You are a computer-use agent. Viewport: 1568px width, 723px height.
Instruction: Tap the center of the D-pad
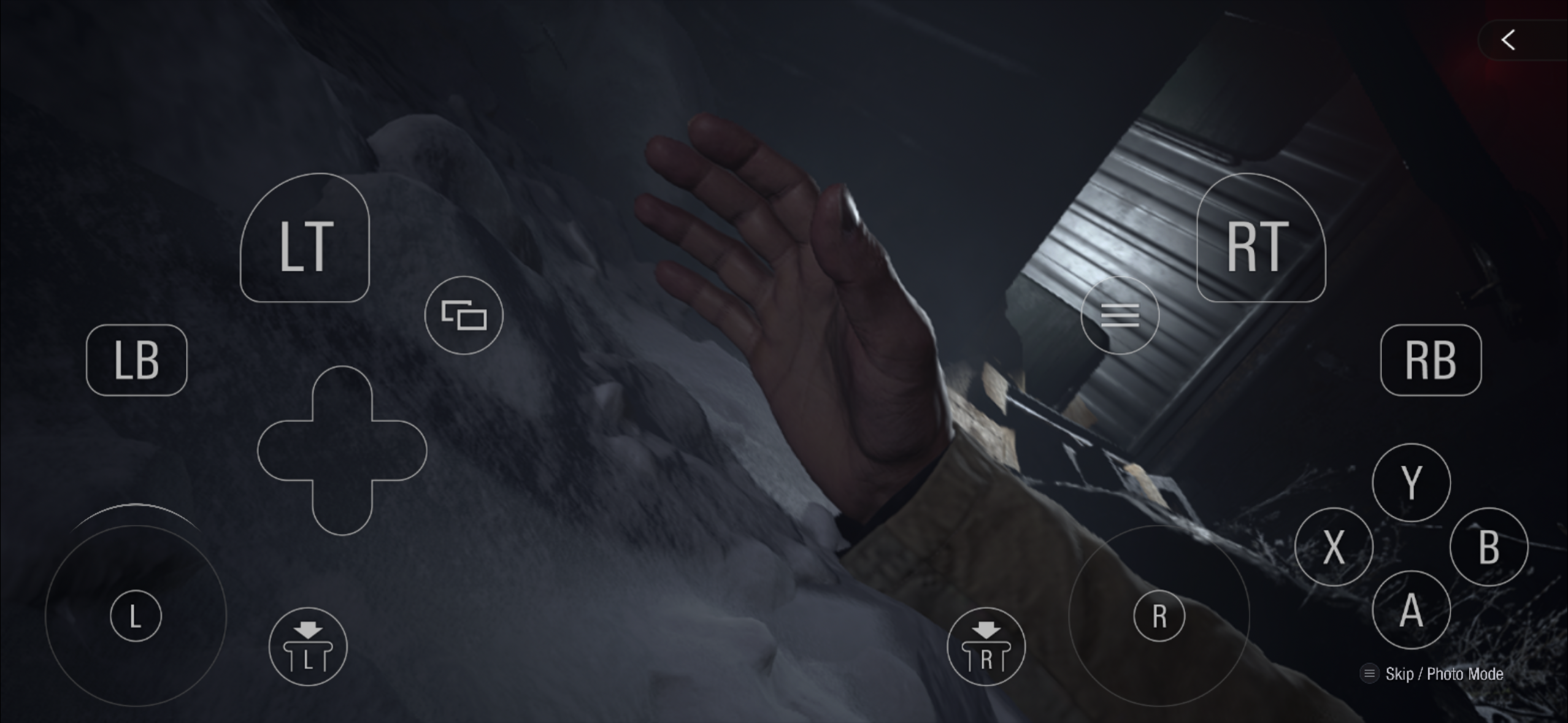344,449
